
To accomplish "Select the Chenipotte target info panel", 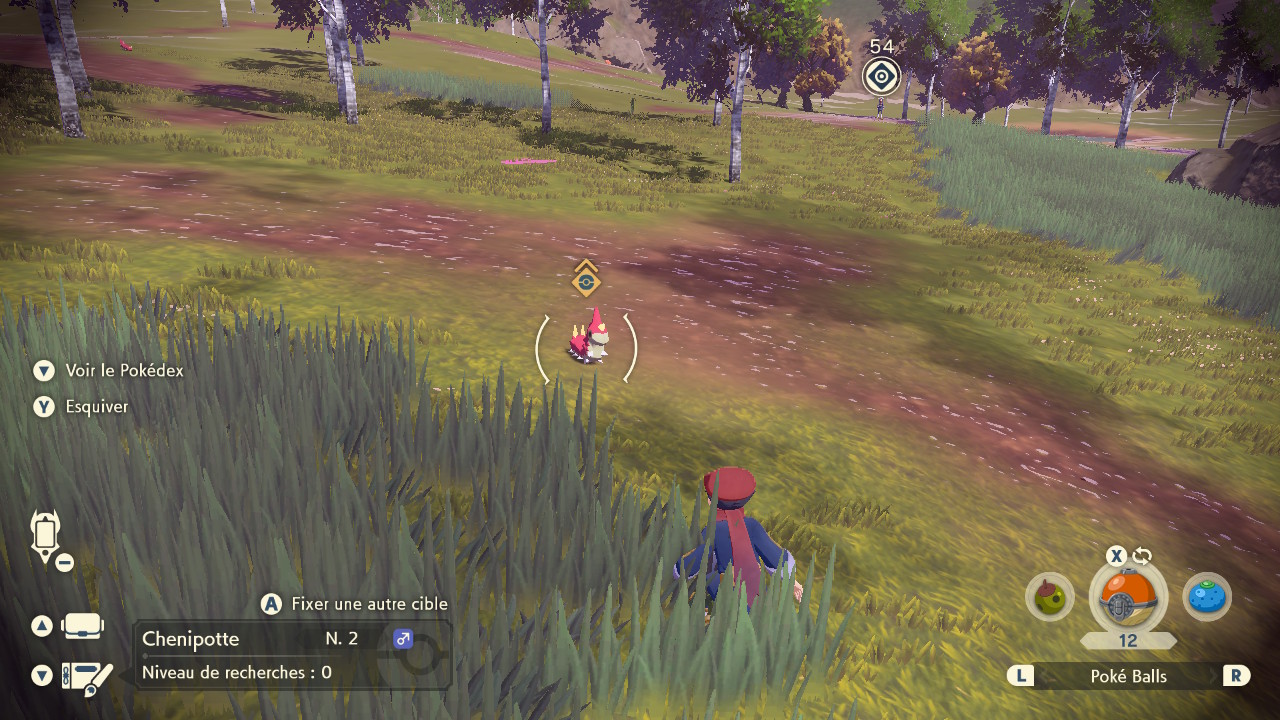I will click(292, 654).
